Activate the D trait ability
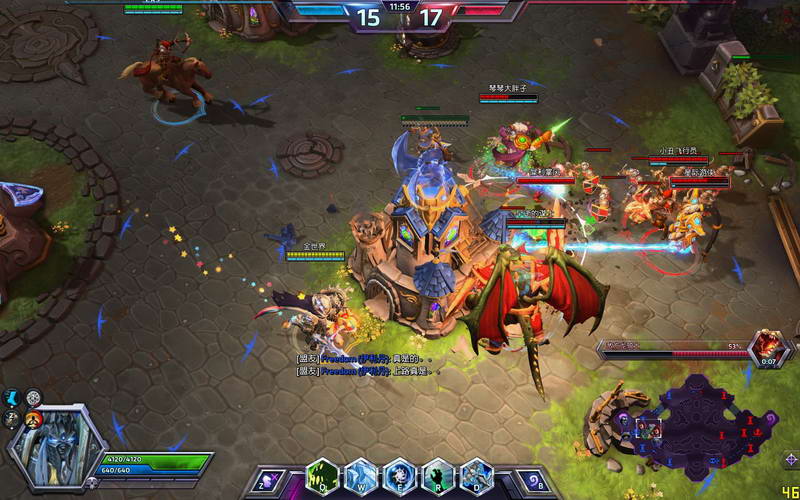800x500 pixels. tap(475, 477)
